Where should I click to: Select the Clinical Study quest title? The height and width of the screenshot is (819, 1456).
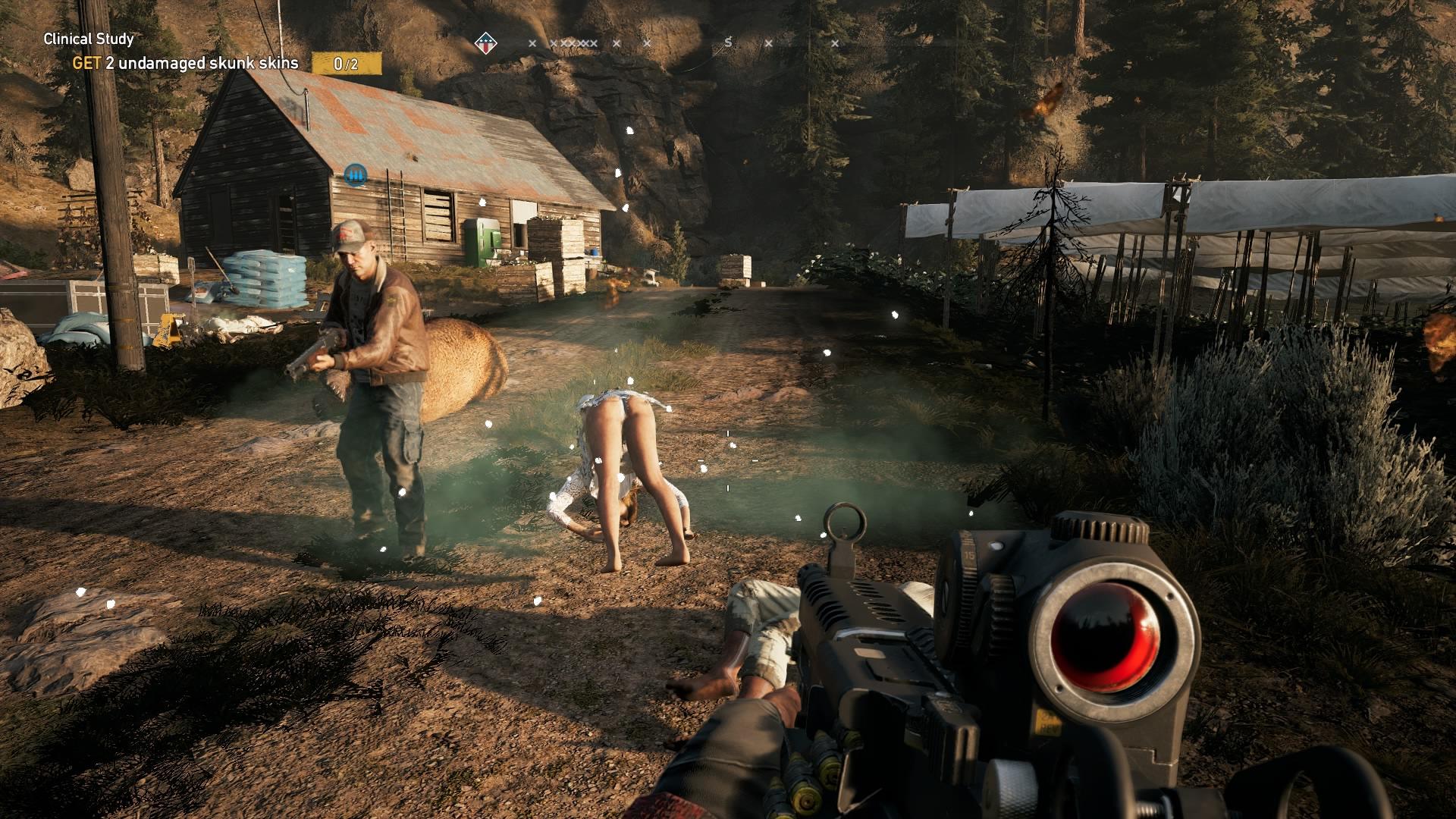click(x=89, y=39)
